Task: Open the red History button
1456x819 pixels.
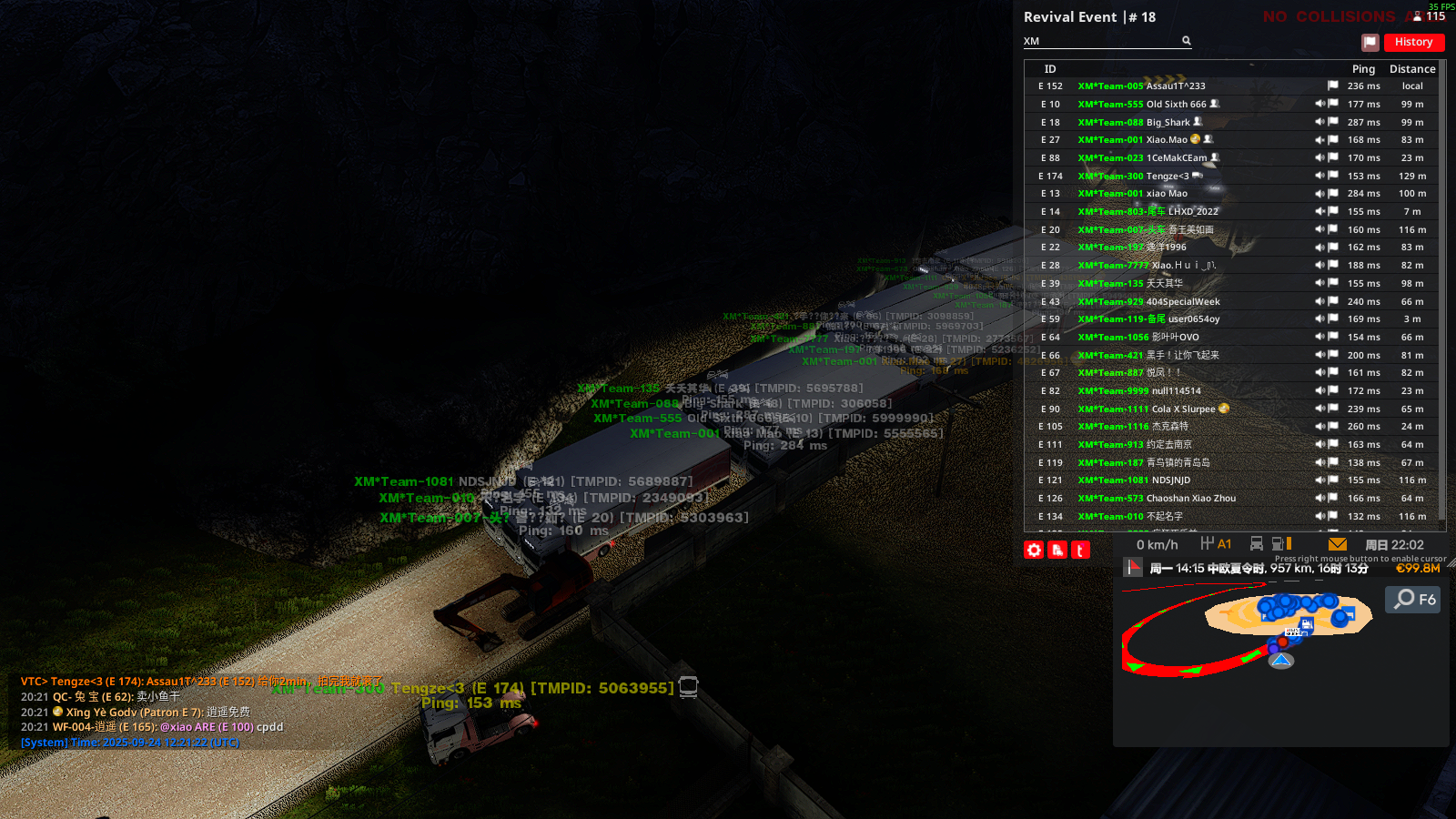Action: 1413,42
